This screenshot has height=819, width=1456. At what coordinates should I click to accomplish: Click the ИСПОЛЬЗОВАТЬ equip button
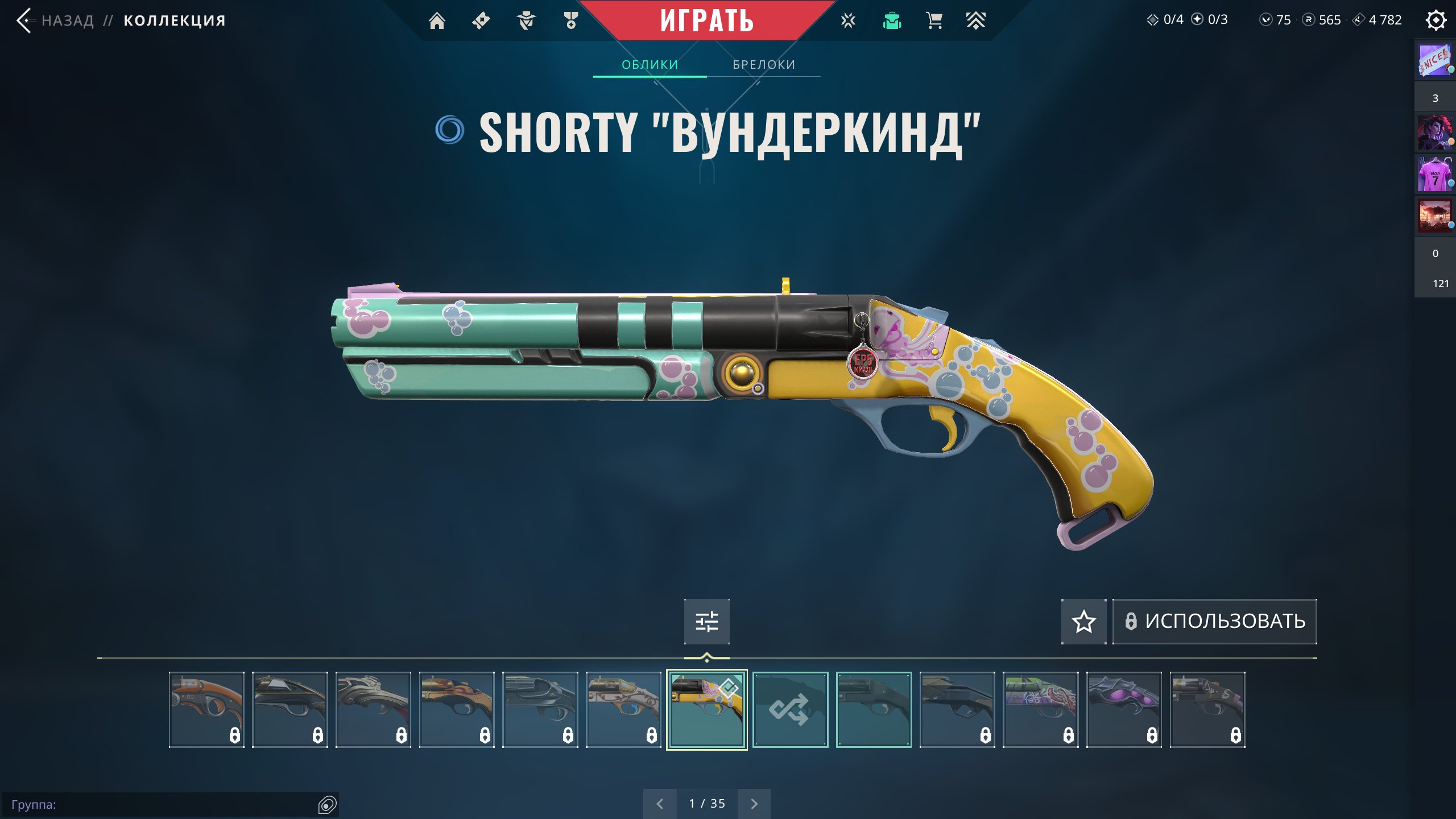point(1214,621)
